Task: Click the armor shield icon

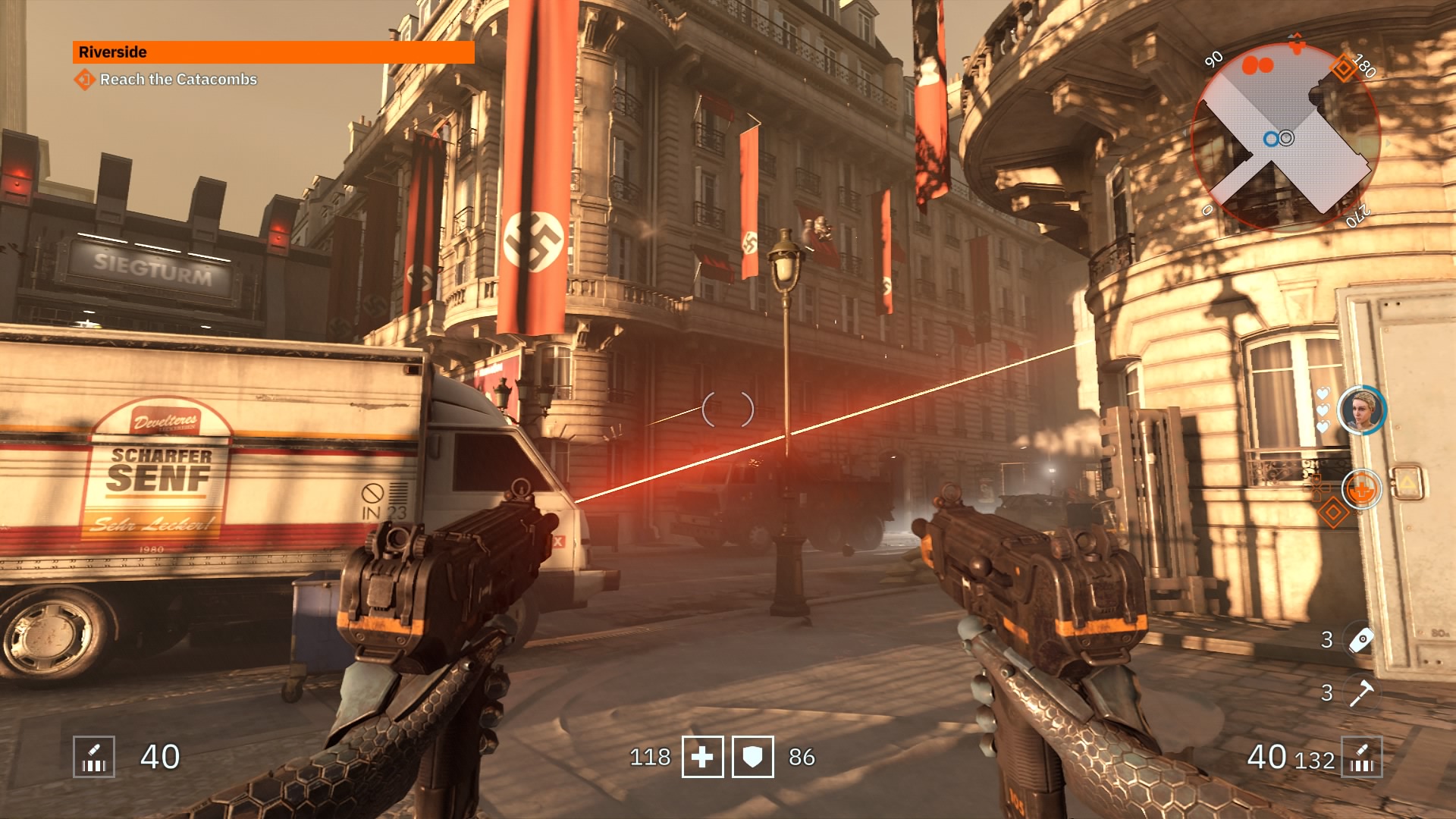Action: 752,757
